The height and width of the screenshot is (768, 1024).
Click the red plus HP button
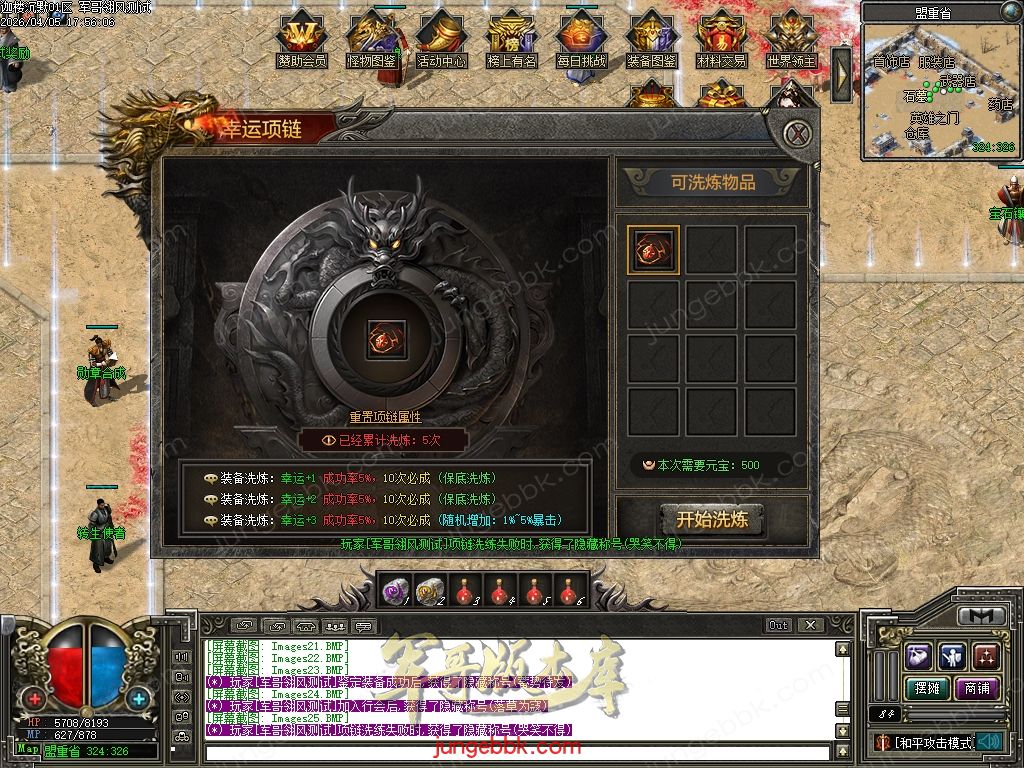click(36, 698)
